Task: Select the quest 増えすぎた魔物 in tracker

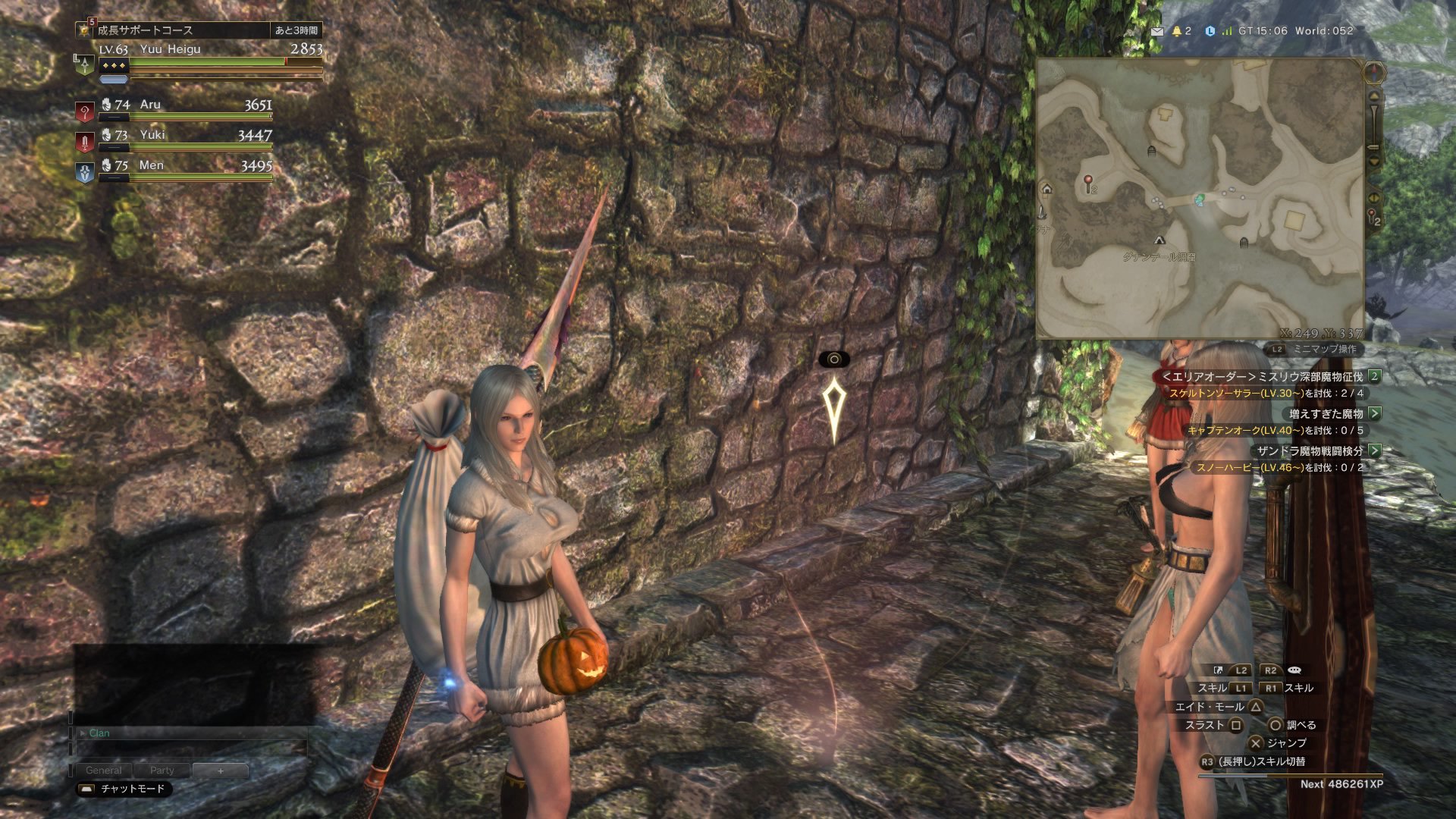Action: [x=1326, y=413]
